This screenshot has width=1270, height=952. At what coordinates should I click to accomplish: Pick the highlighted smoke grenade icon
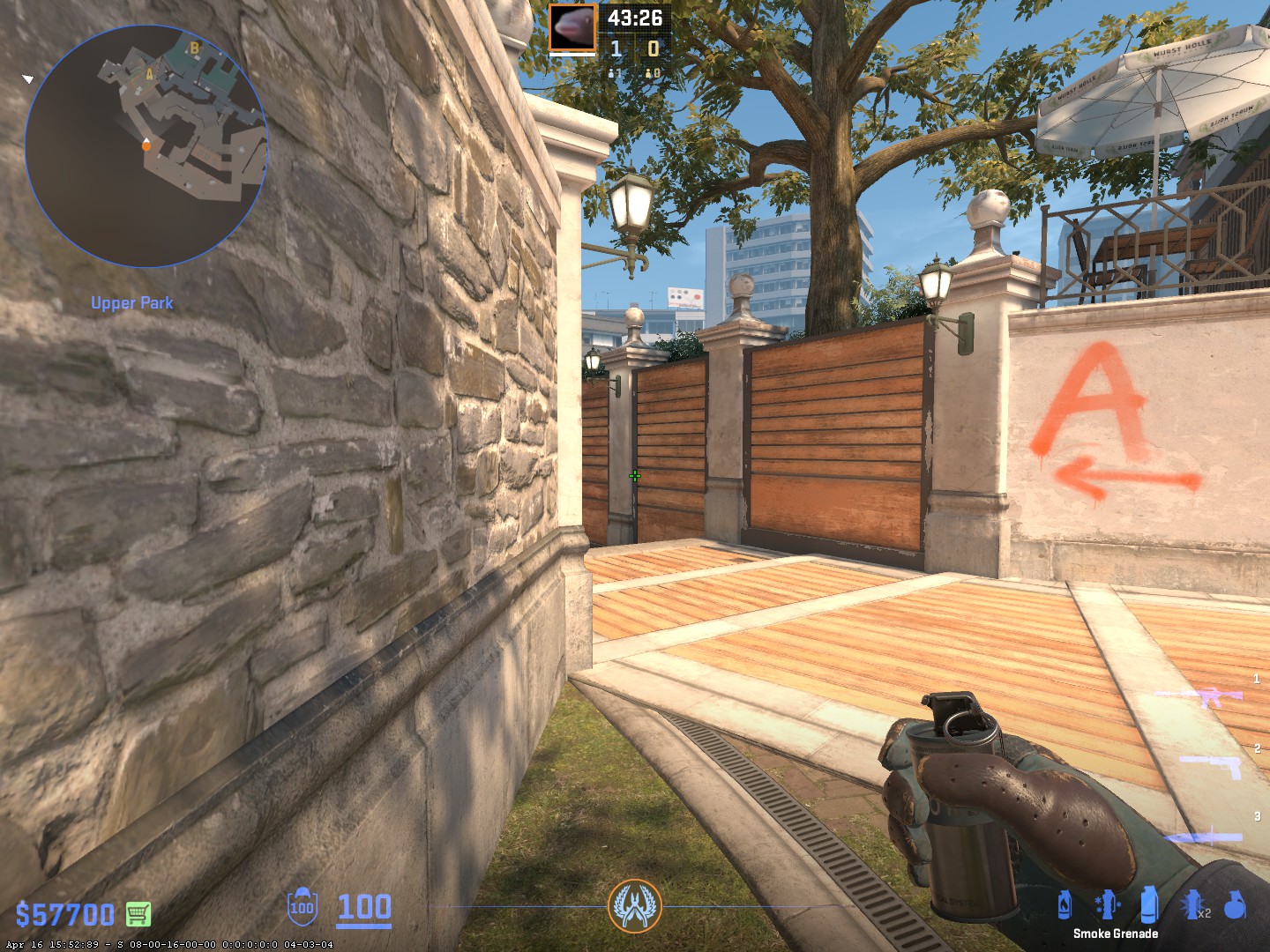click(1148, 904)
